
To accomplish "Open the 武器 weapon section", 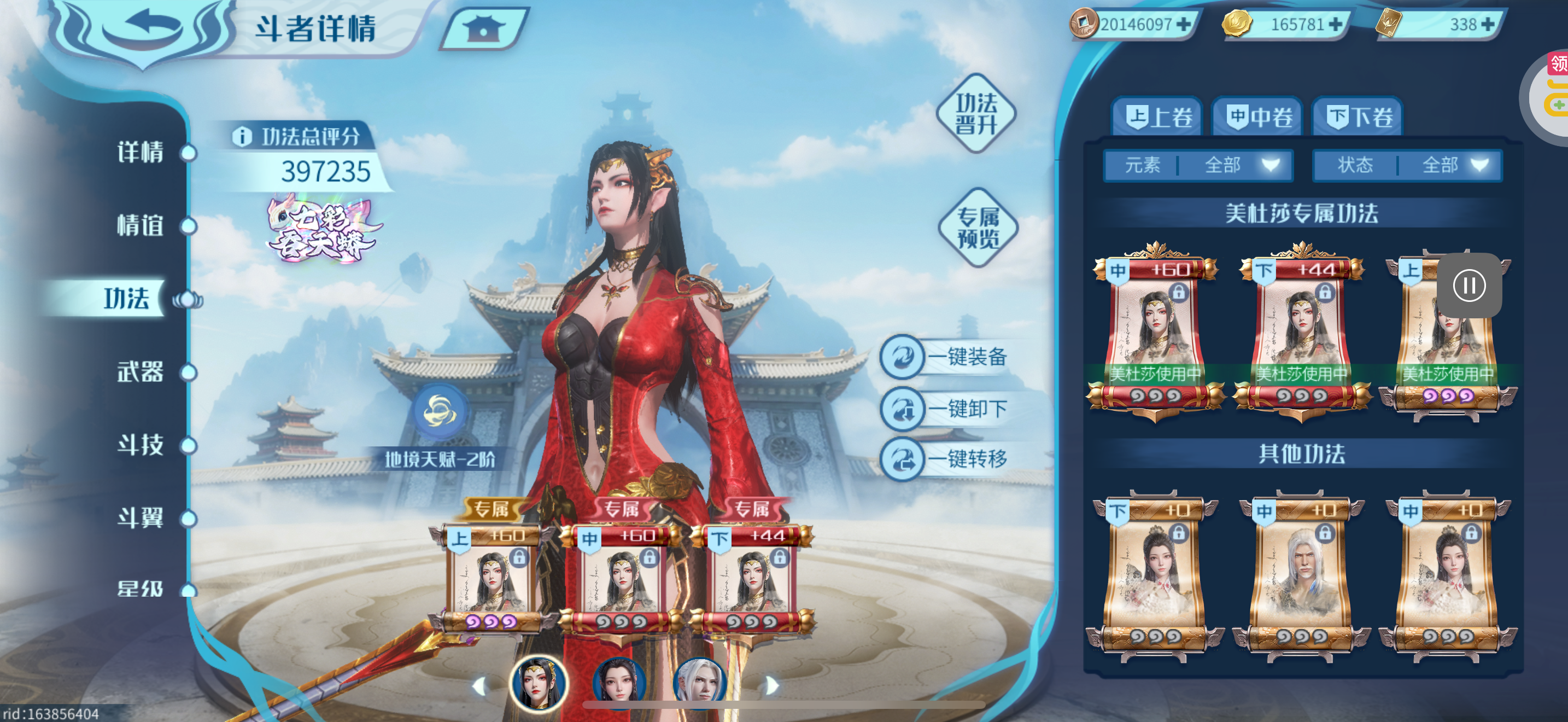I will (x=141, y=371).
